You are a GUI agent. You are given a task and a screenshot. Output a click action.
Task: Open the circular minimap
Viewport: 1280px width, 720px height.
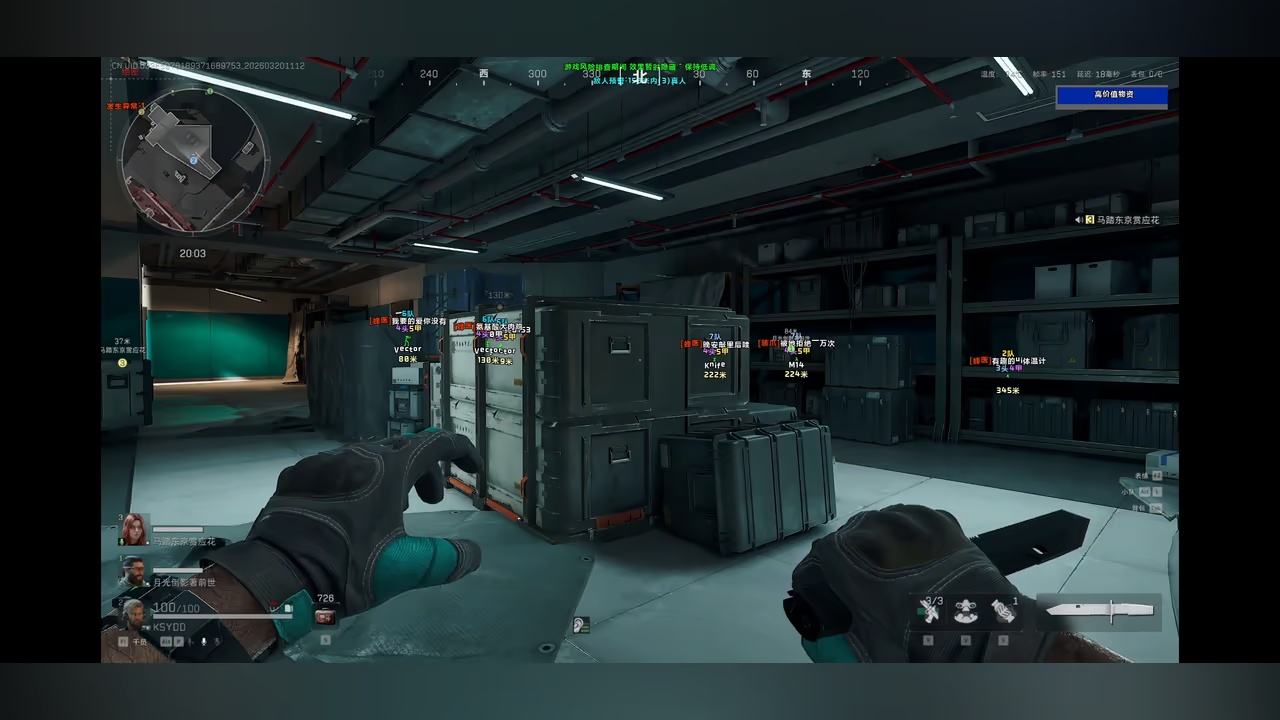point(194,160)
